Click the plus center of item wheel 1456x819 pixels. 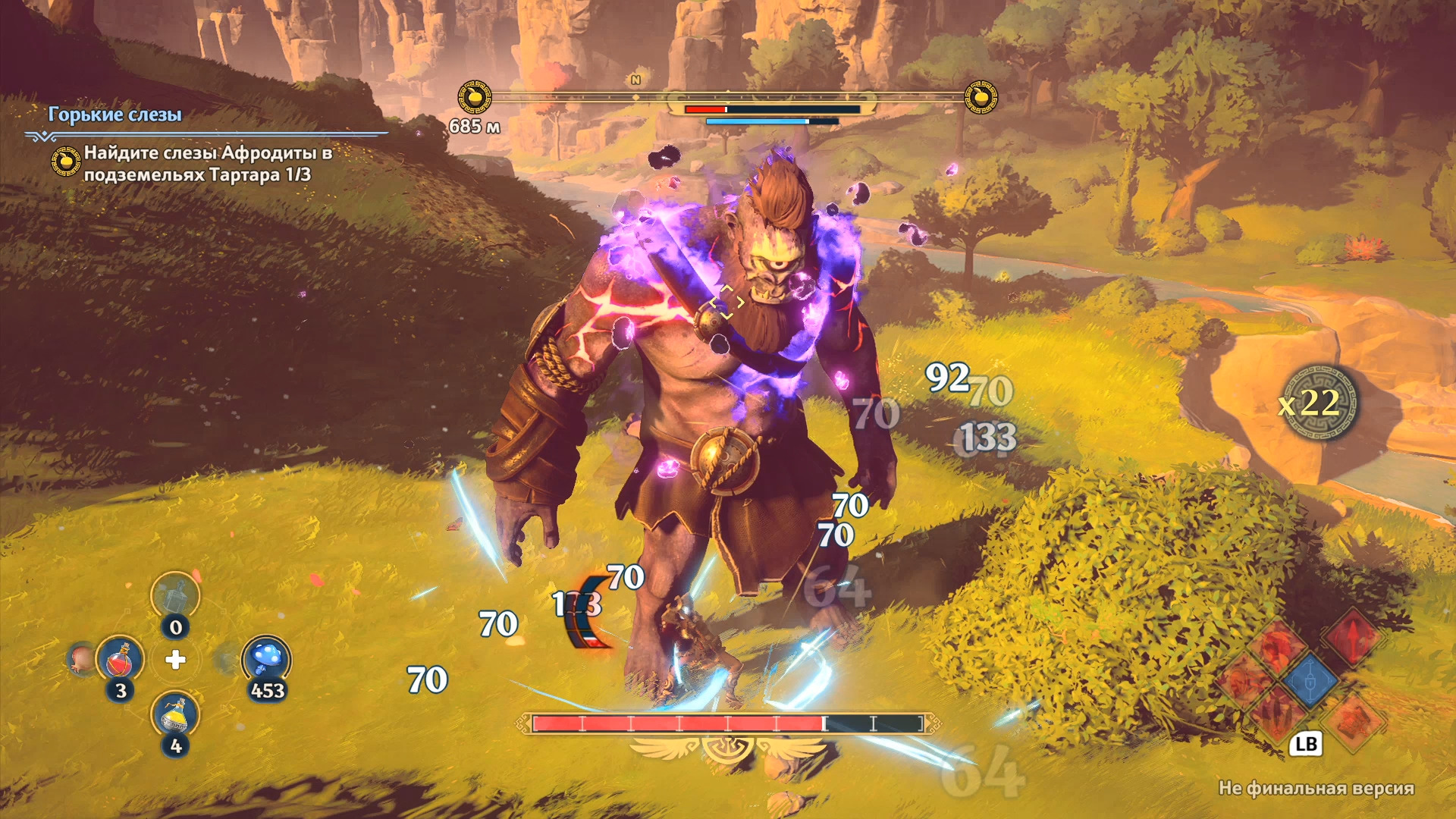click(175, 660)
